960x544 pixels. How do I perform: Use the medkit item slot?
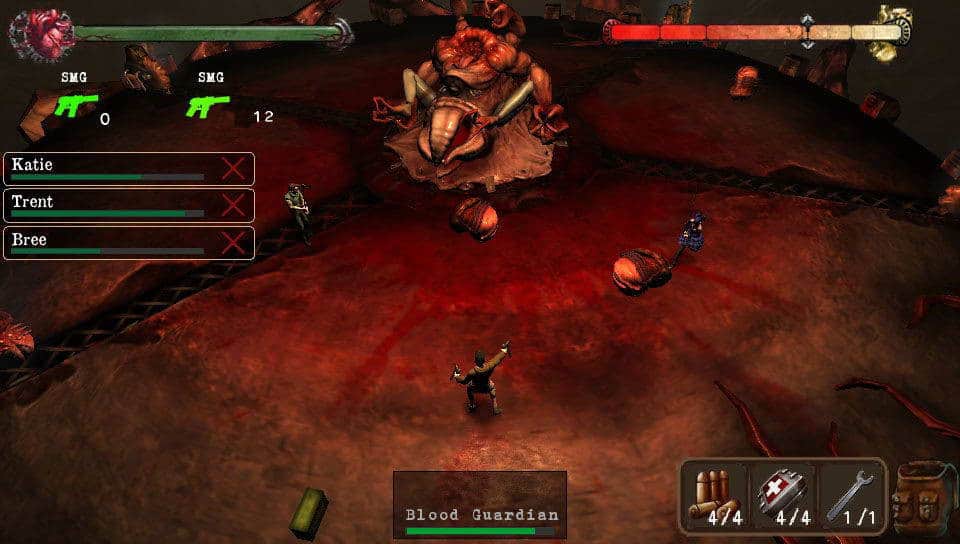tap(784, 495)
